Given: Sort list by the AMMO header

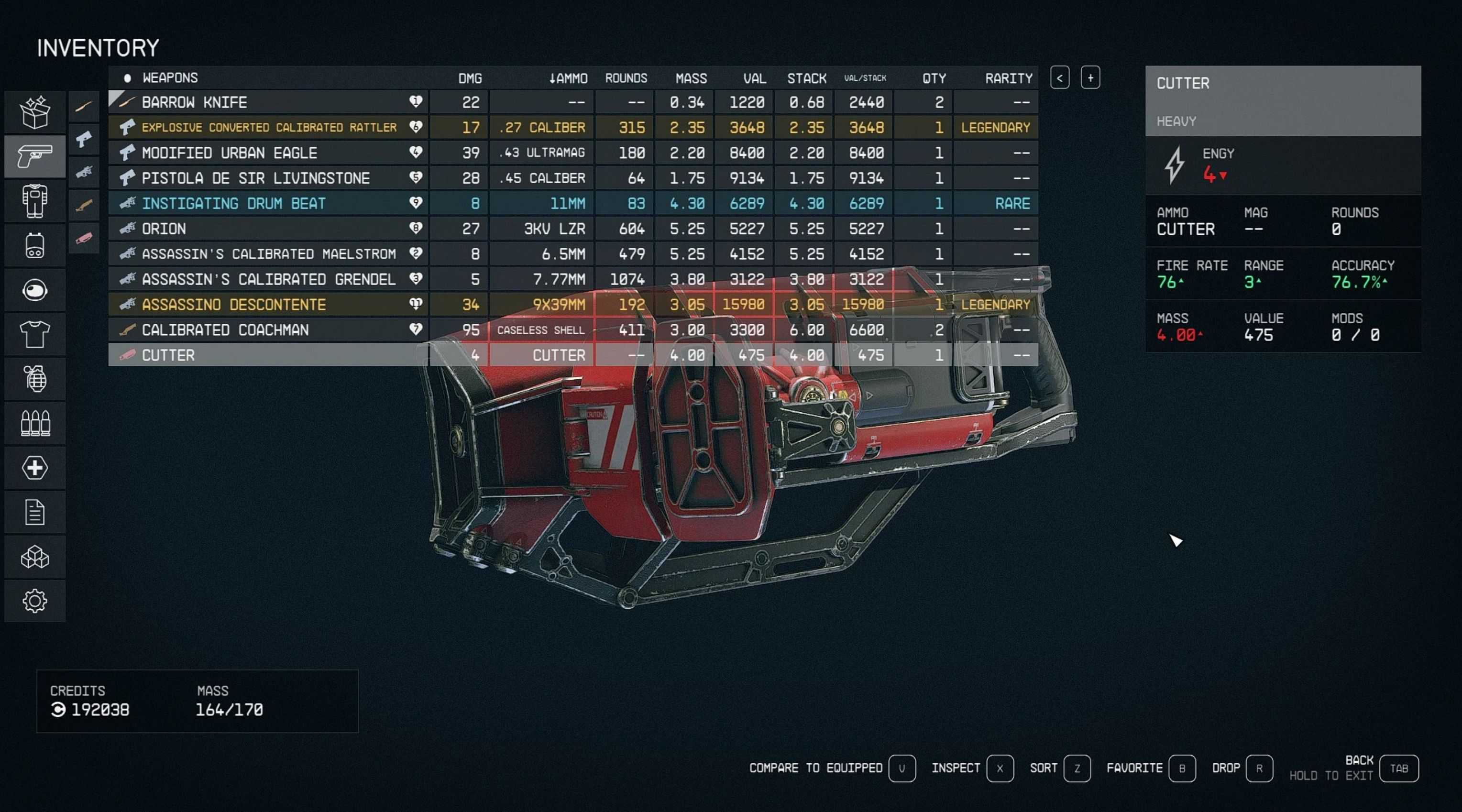Looking at the screenshot, I should click(x=568, y=78).
